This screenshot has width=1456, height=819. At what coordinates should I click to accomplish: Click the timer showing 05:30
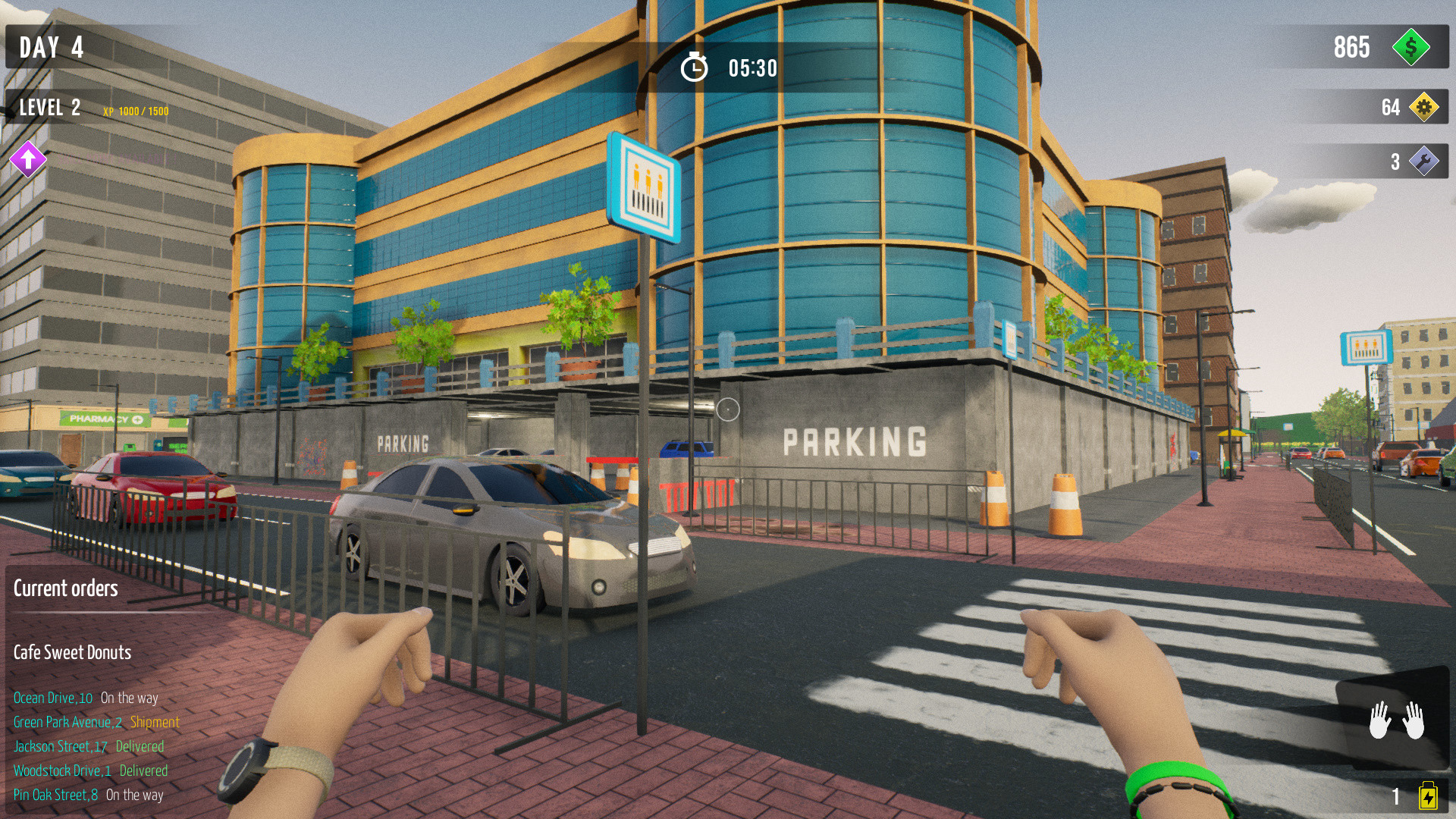[x=751, y=67]
